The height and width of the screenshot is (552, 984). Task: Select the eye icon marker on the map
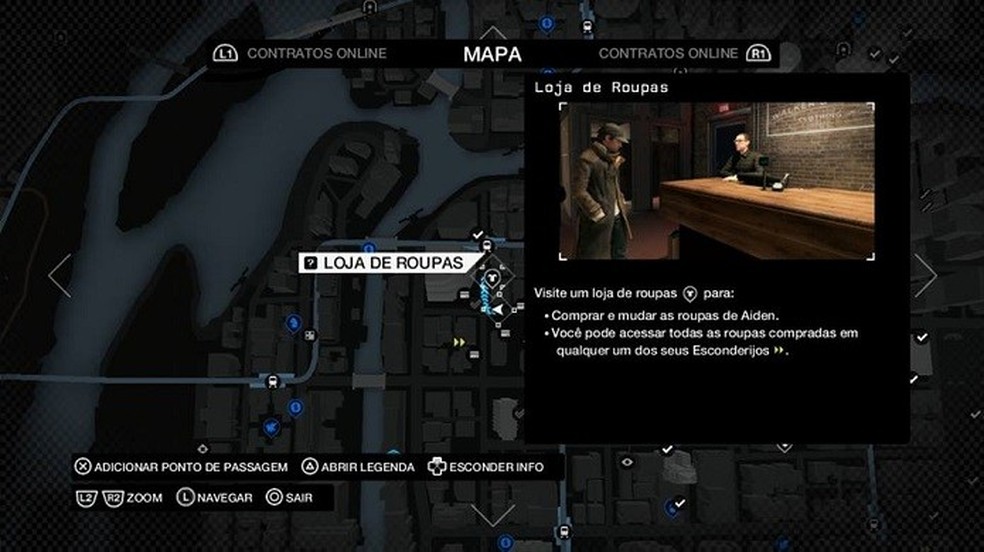[x=627, y=462]
